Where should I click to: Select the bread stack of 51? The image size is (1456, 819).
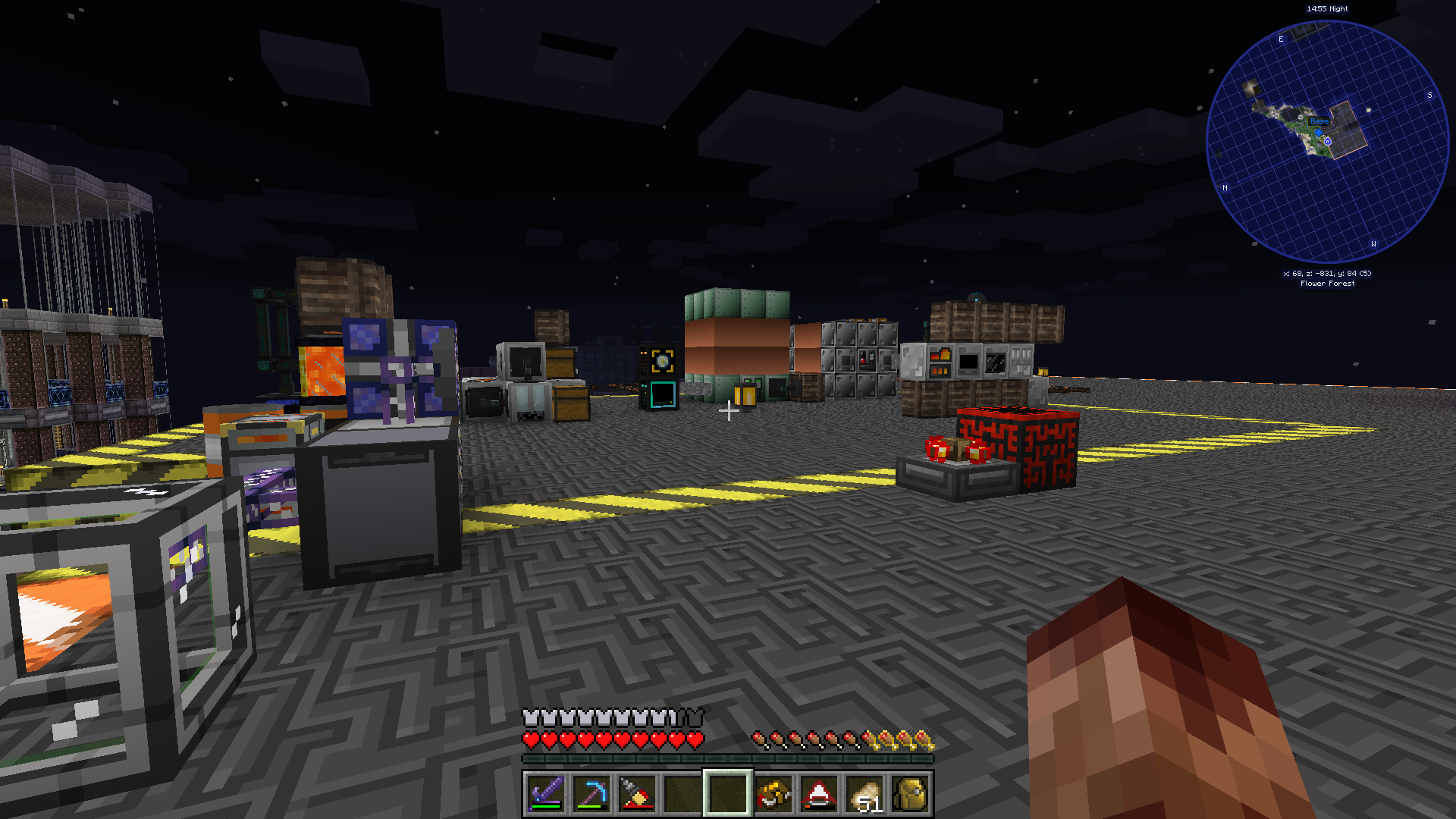(x=865, y=794)
